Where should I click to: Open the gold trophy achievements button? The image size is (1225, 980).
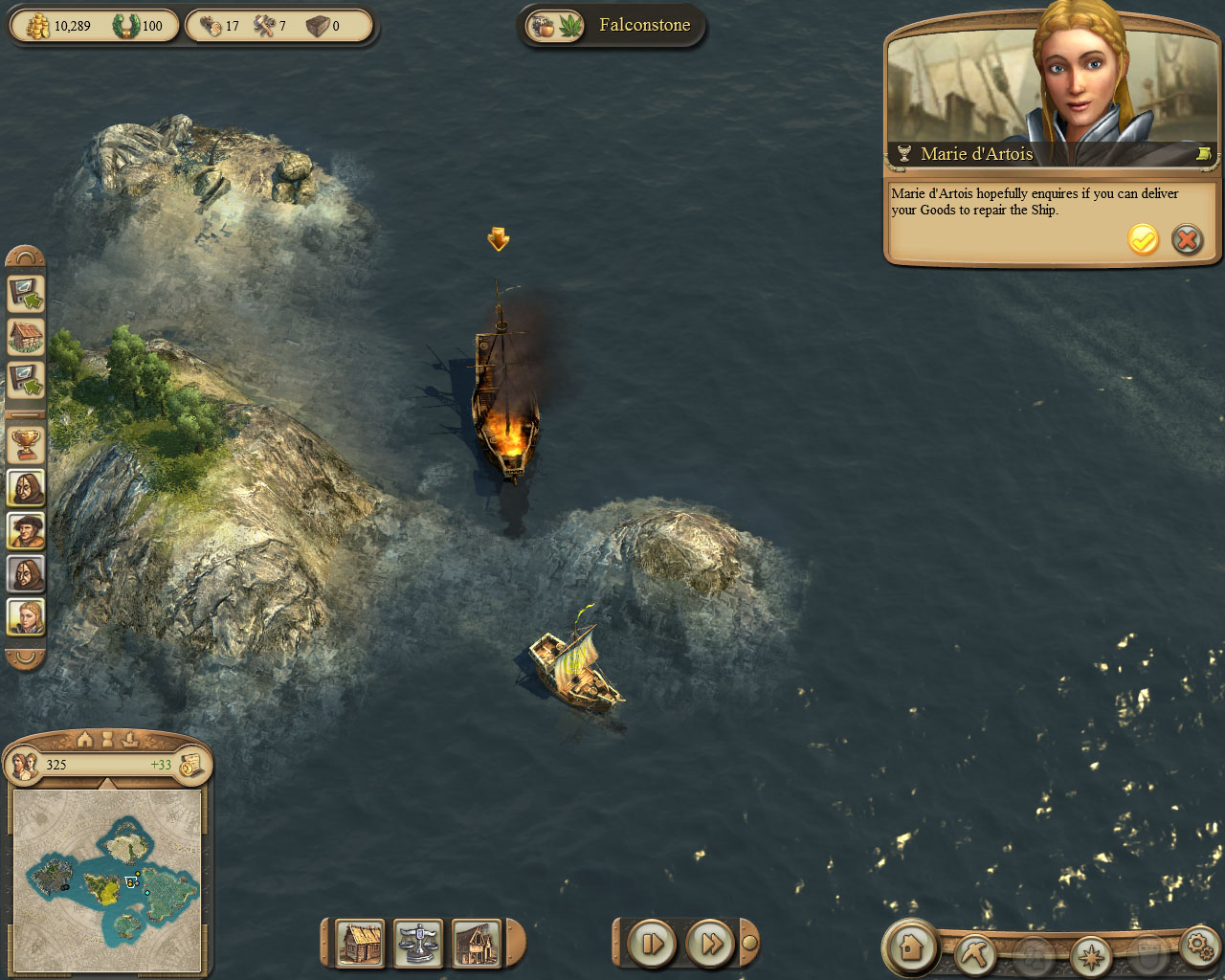pos(26,443)
